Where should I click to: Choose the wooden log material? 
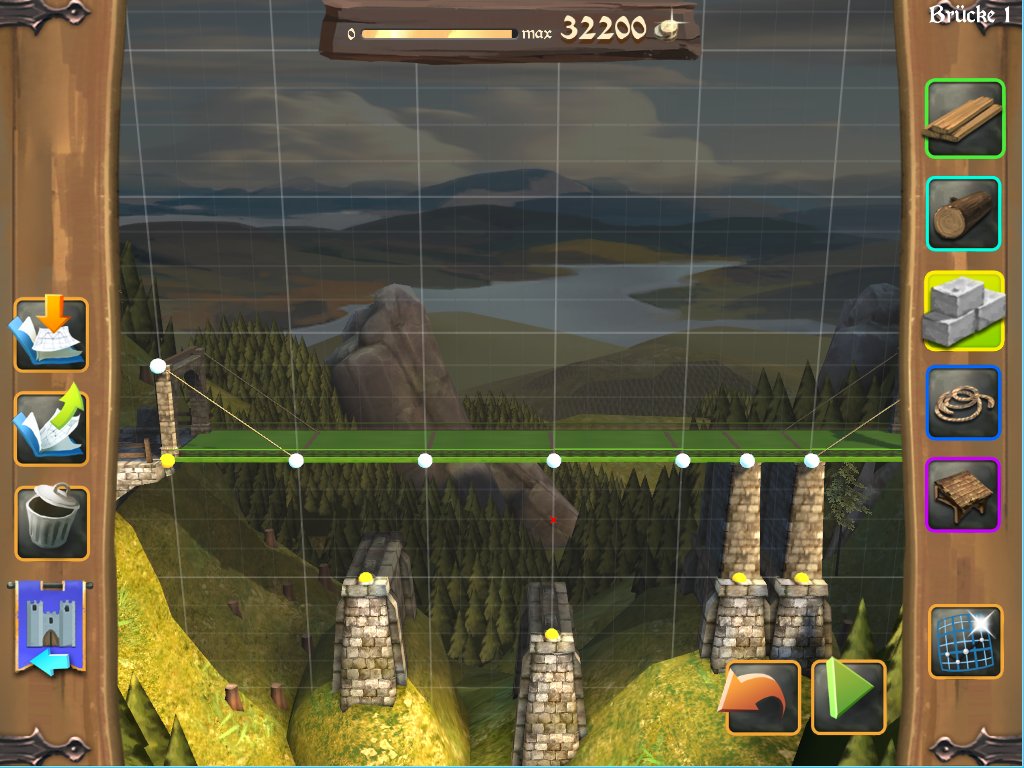click(x=964, y=213)
